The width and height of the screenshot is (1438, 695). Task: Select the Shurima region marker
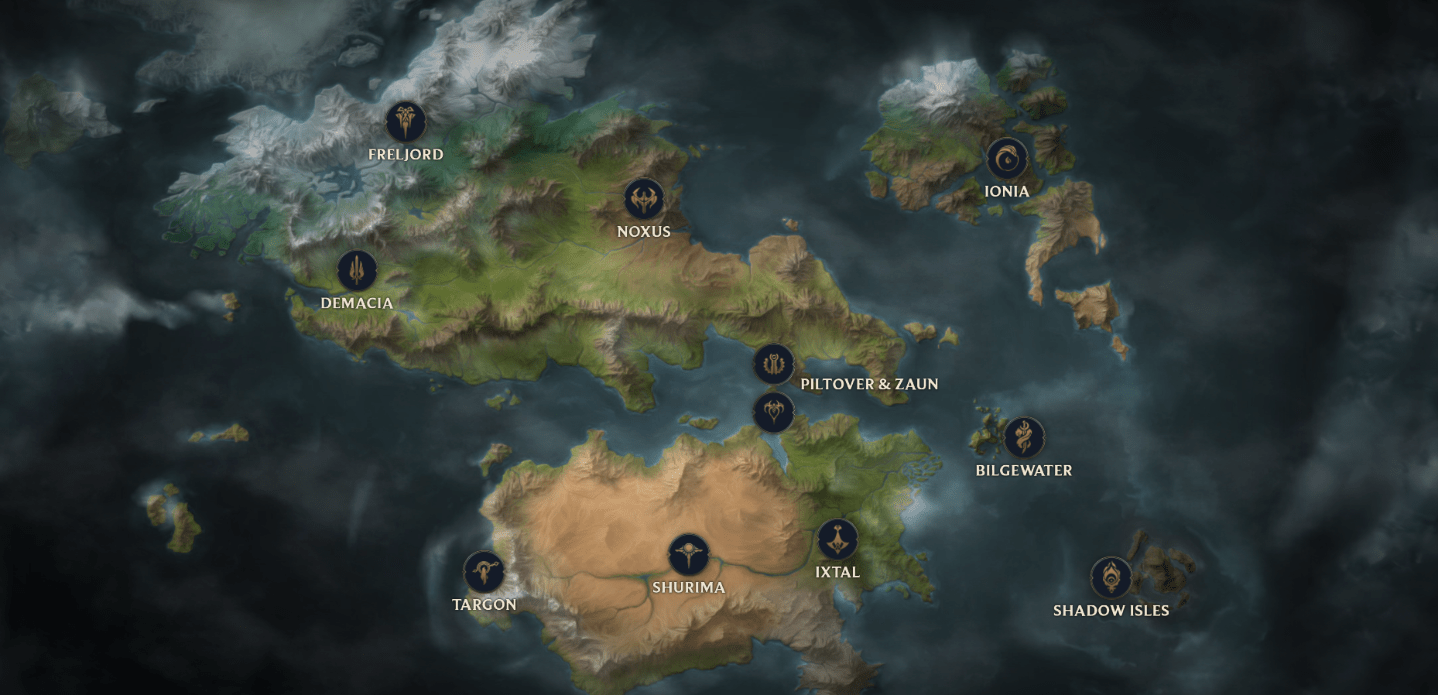pos(688,554)
